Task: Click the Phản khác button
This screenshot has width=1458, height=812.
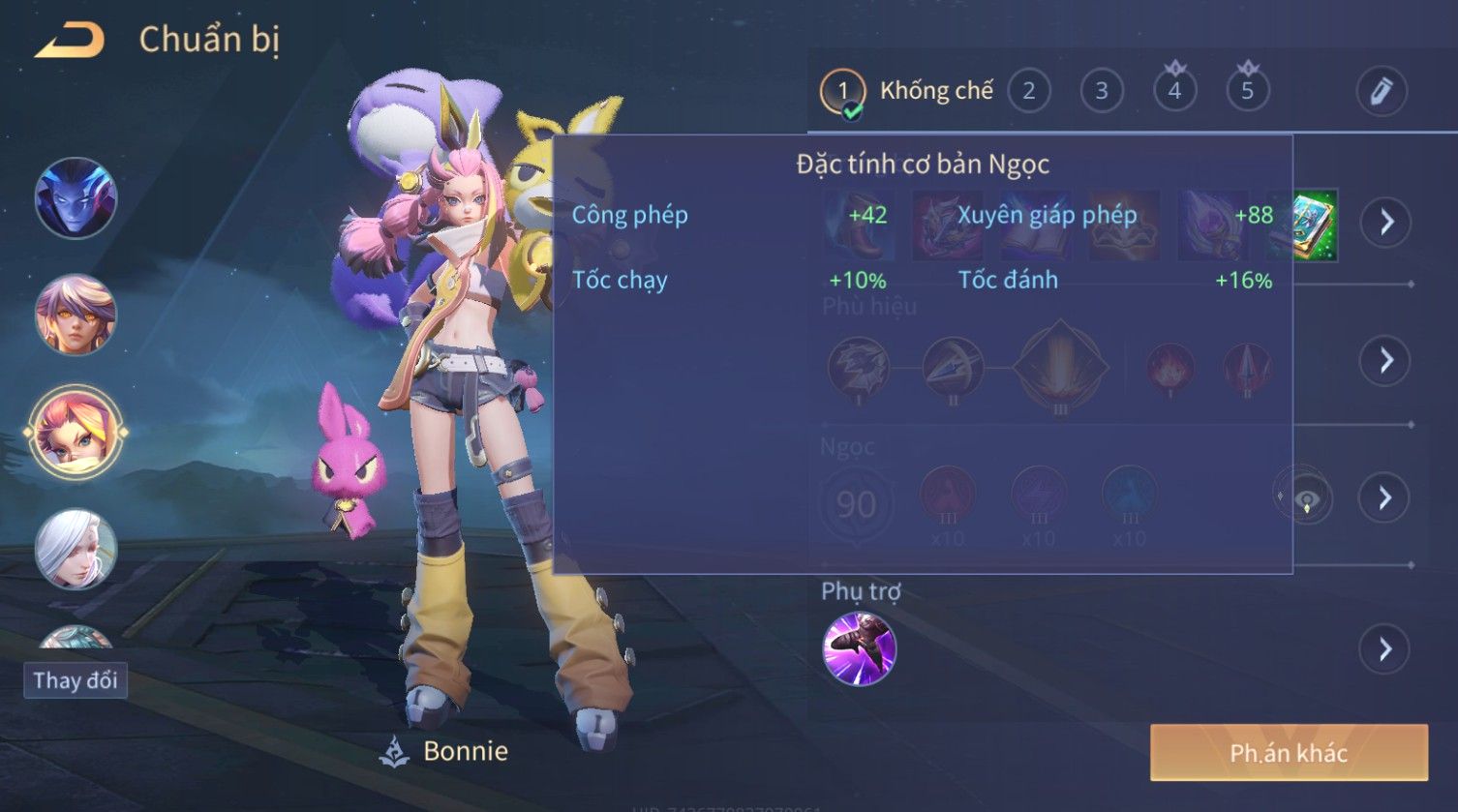Action: (1288, 753)
